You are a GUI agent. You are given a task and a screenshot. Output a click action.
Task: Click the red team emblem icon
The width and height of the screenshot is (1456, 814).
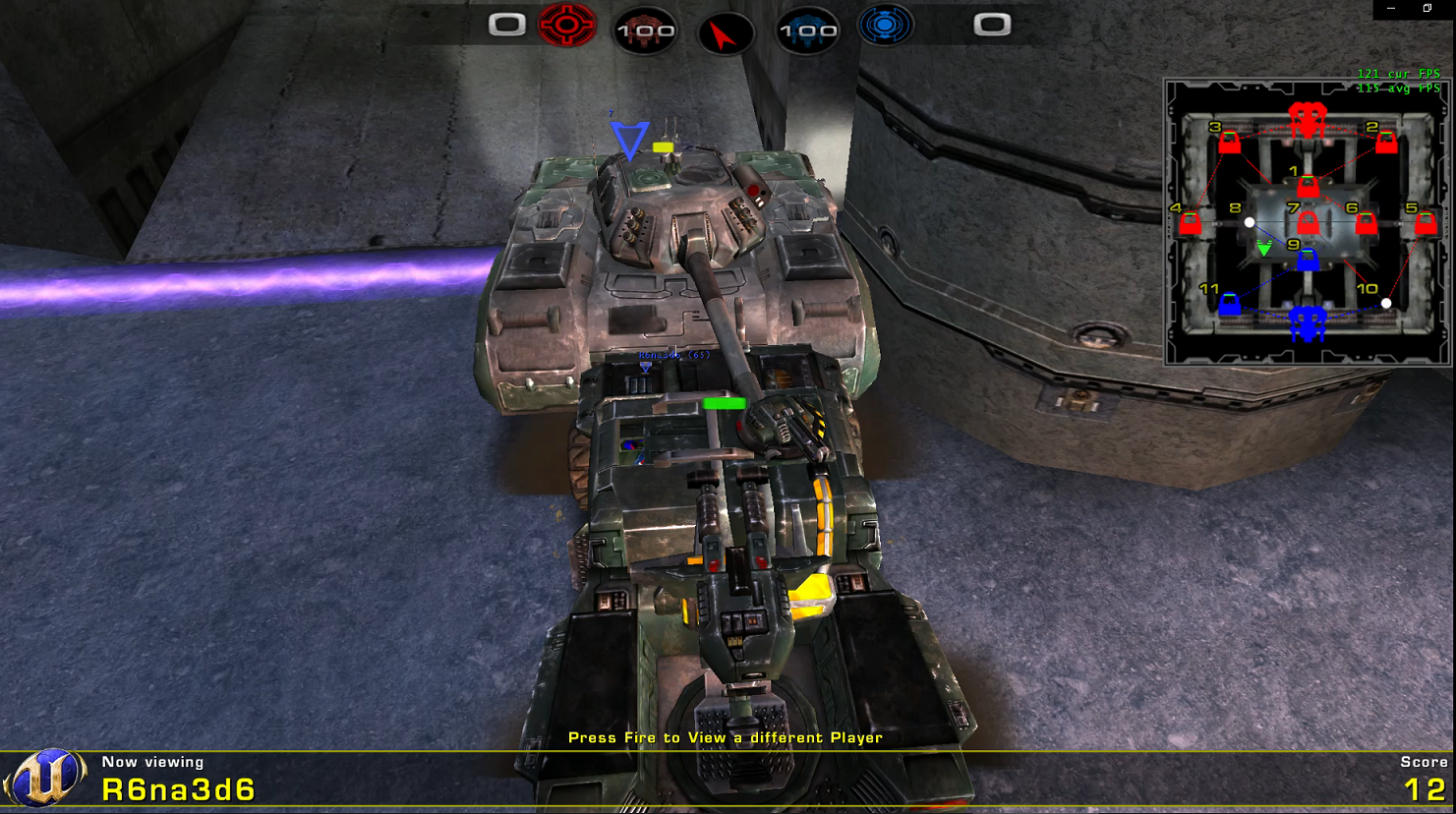[x=567, y=25]
